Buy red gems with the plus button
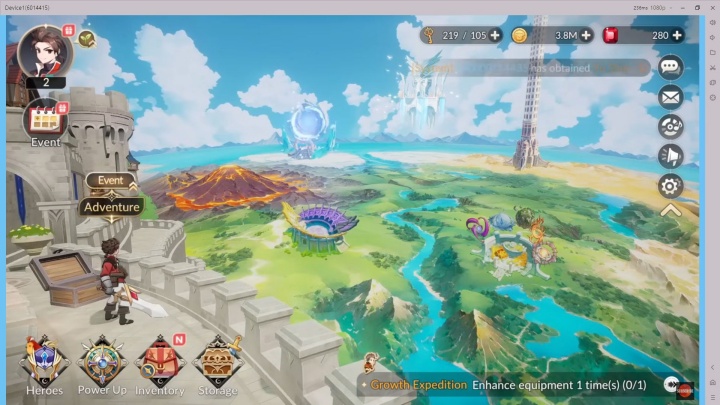 (x=677, y=35)
